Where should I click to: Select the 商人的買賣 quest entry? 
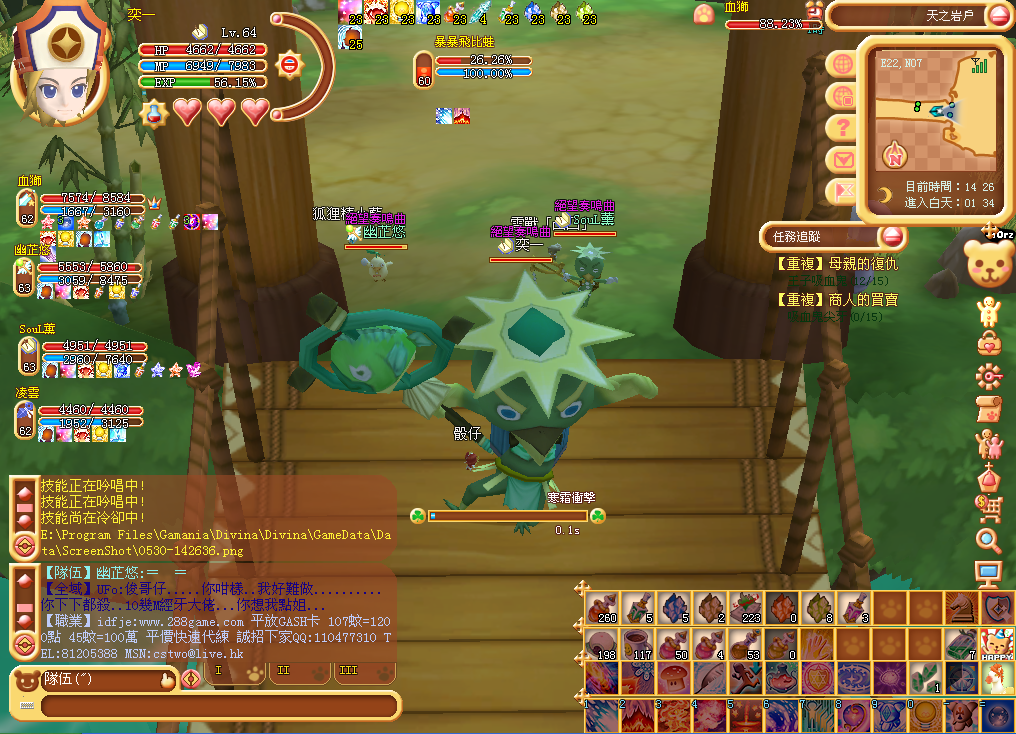click(x=838, y=300)
